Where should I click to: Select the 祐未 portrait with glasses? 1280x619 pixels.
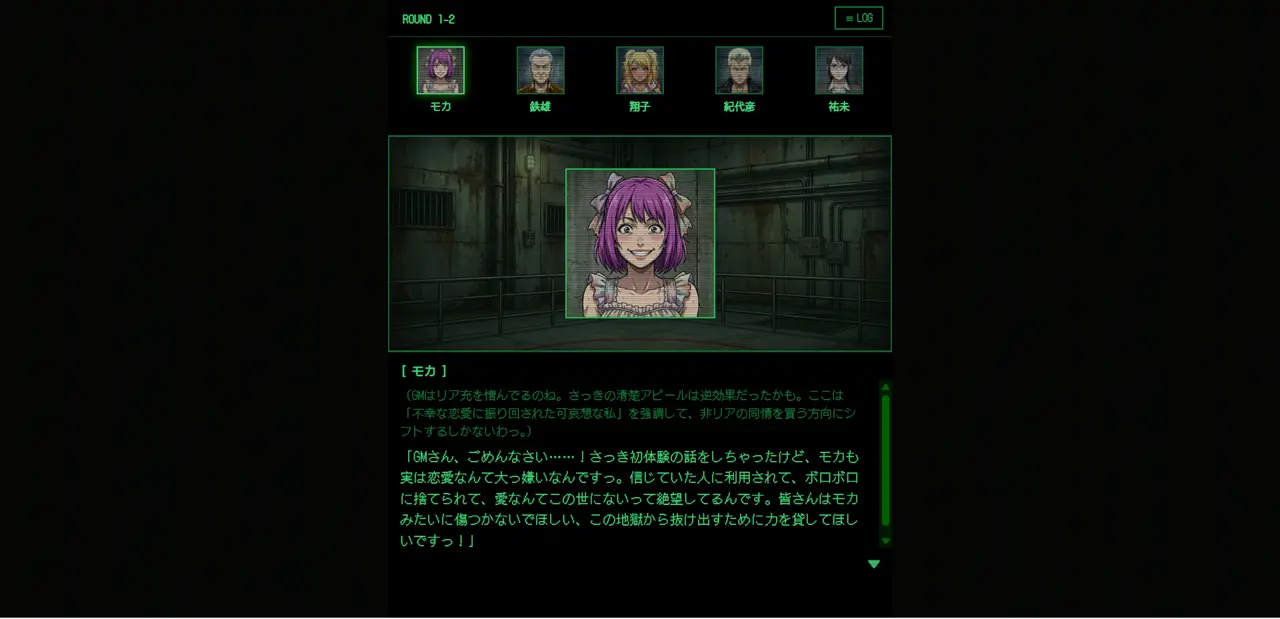839,71
